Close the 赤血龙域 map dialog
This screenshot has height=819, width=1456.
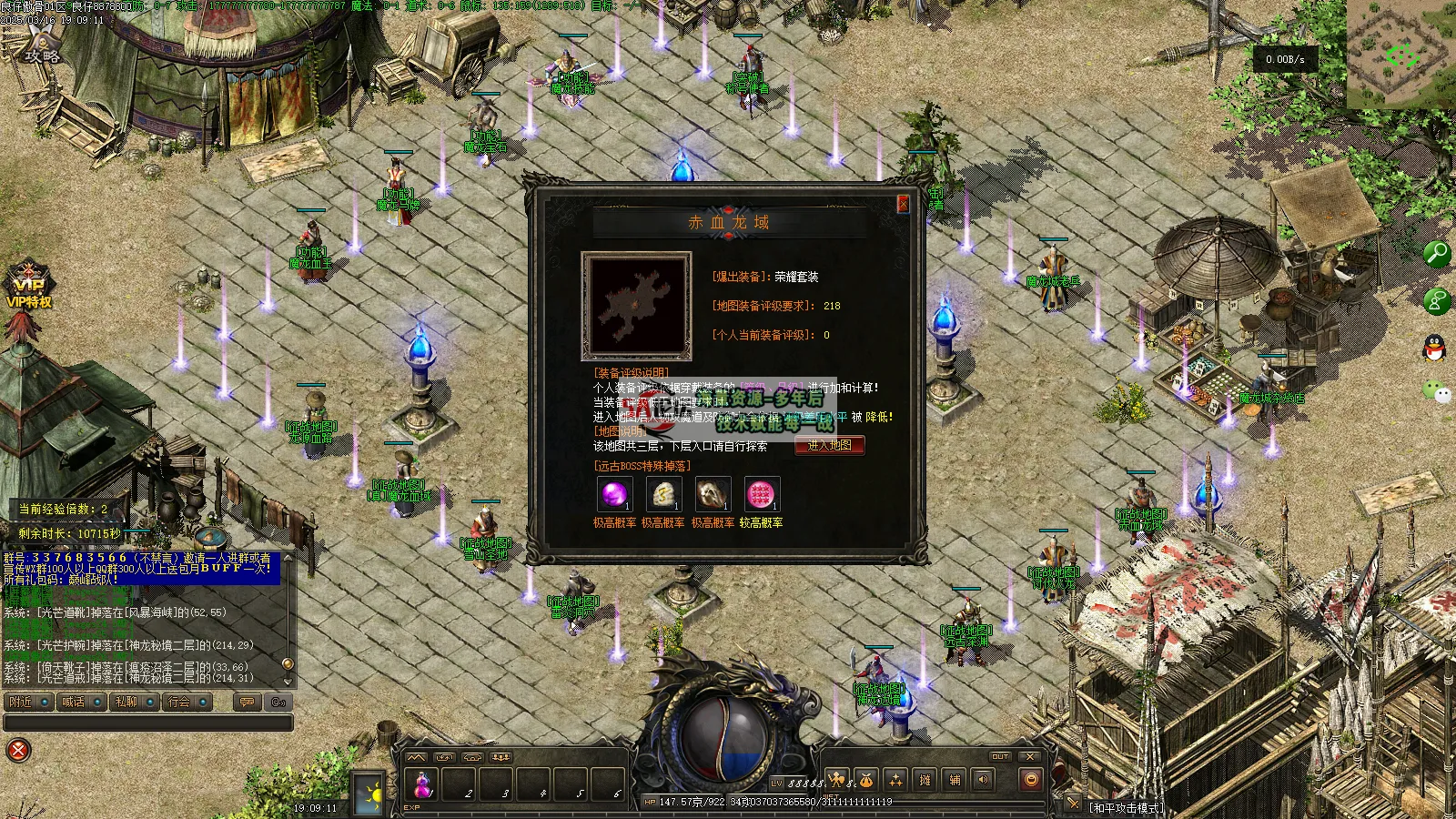pos(903,204)
